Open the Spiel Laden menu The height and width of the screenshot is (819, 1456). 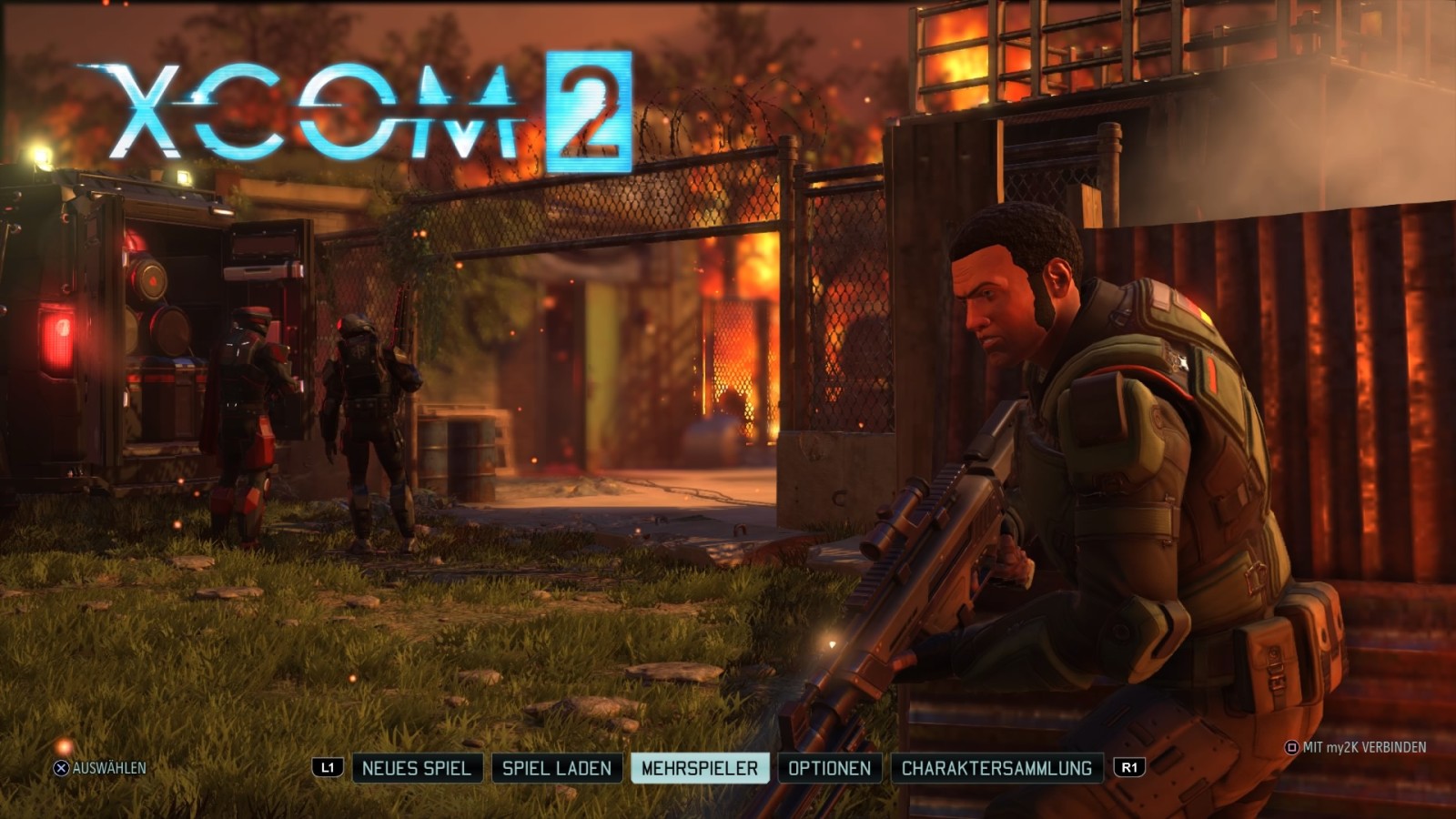click(557, 768)
